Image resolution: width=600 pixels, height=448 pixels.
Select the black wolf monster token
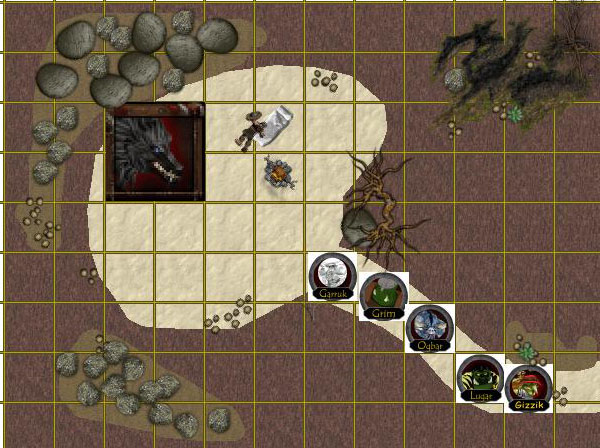157,152
